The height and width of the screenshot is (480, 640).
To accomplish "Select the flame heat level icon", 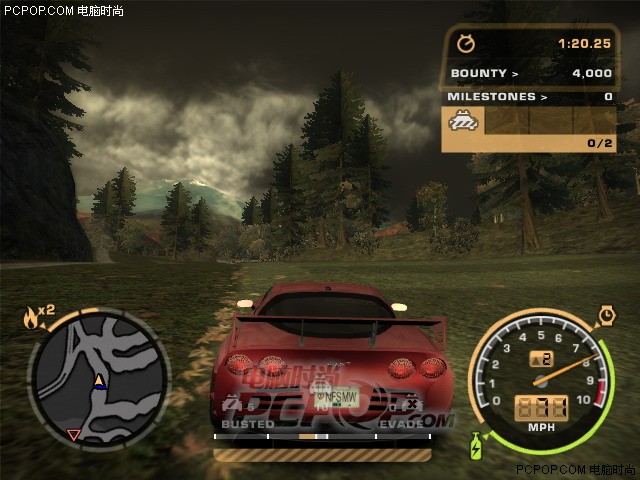I will pyautogui.click(x=31, y=319).
